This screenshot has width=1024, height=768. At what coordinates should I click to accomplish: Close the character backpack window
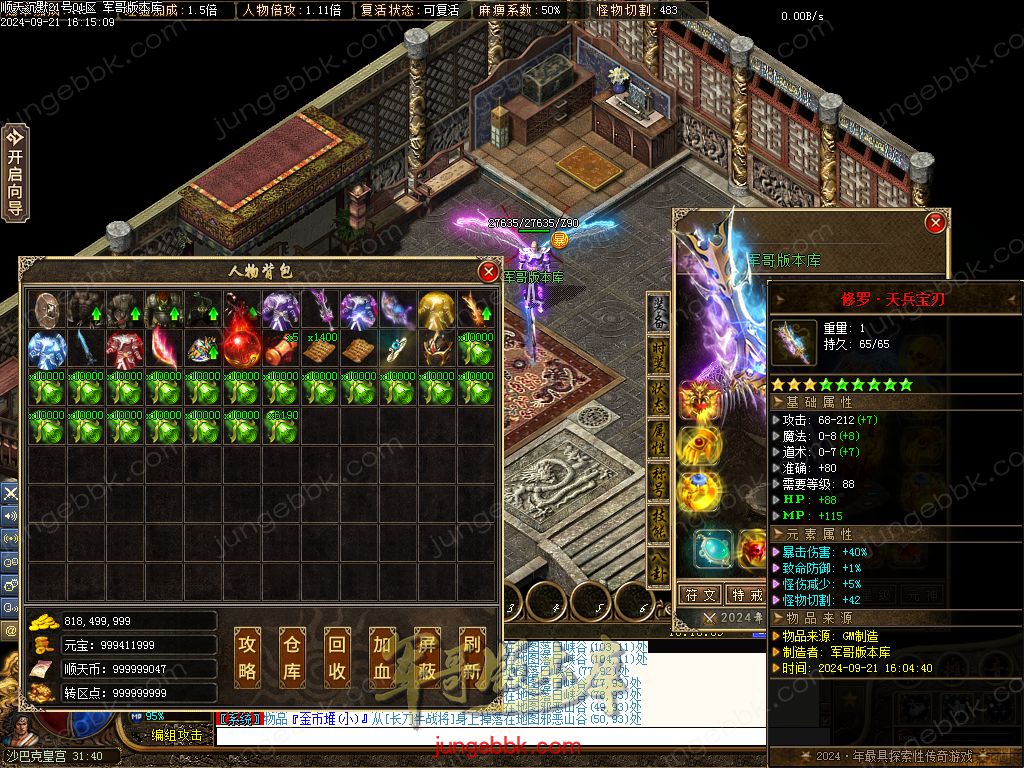(488, 271)
